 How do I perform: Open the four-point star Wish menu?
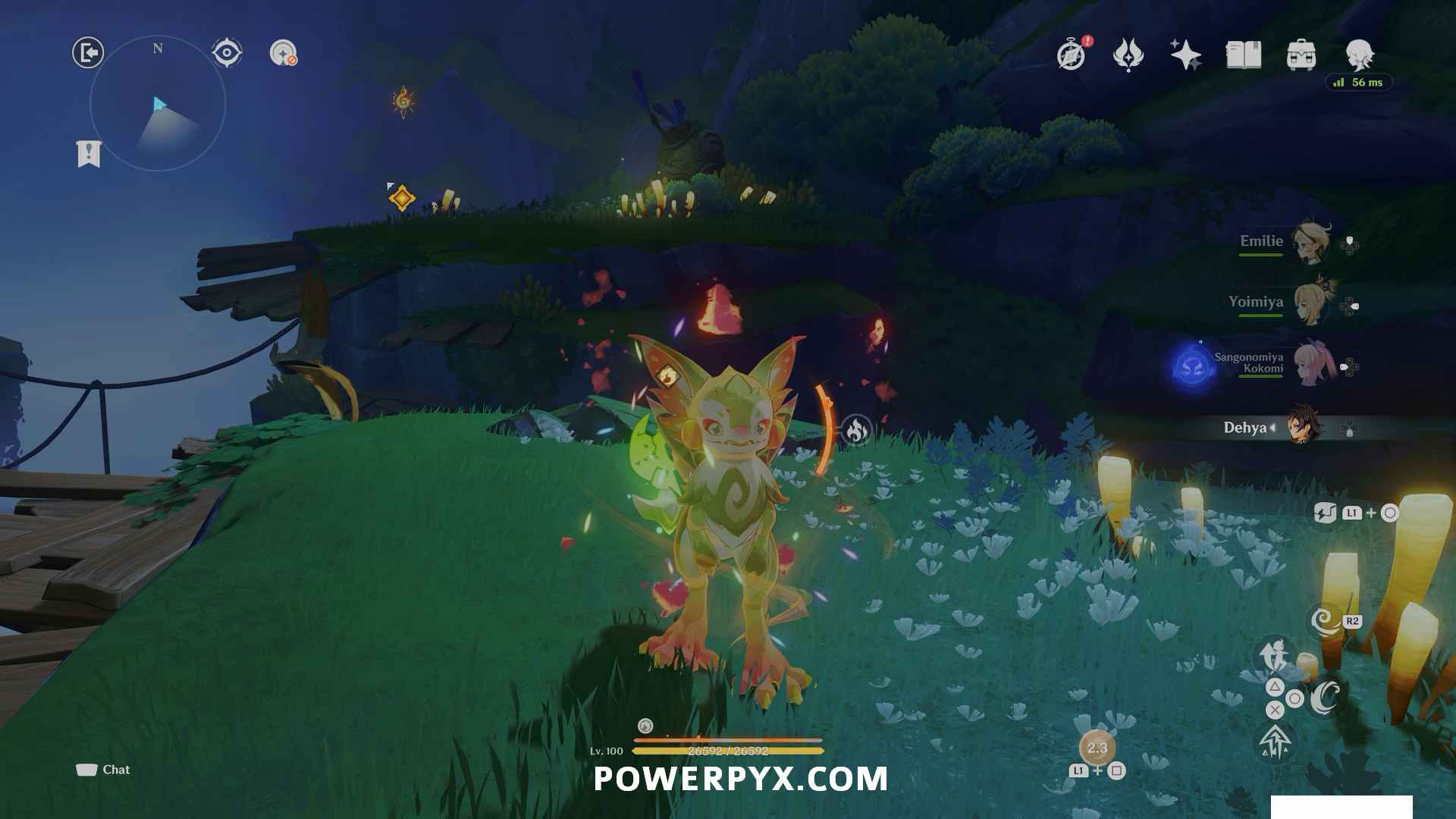pyautogui.click(x=1185, y=55)
